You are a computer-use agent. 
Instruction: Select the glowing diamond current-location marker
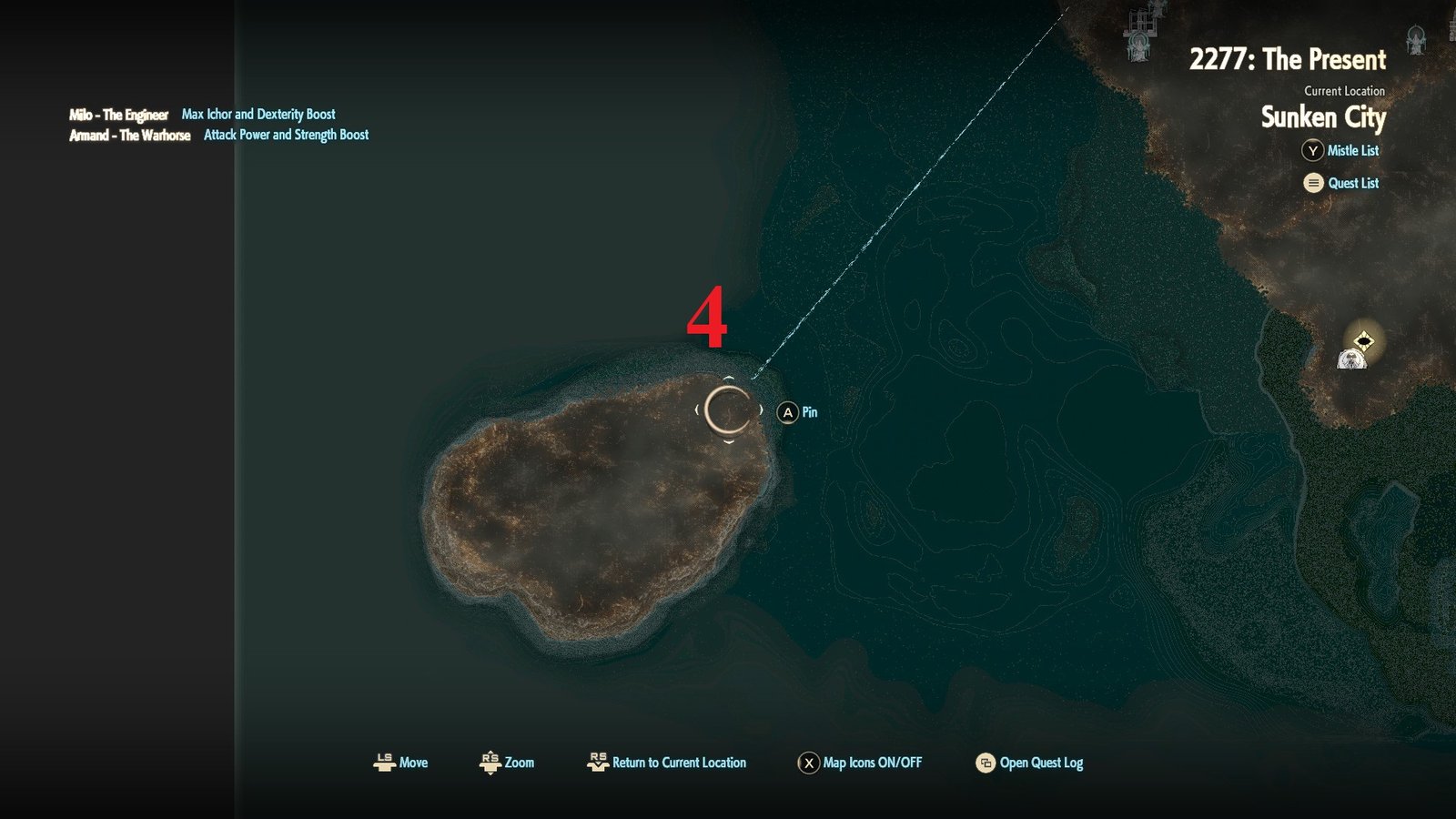1363,341
